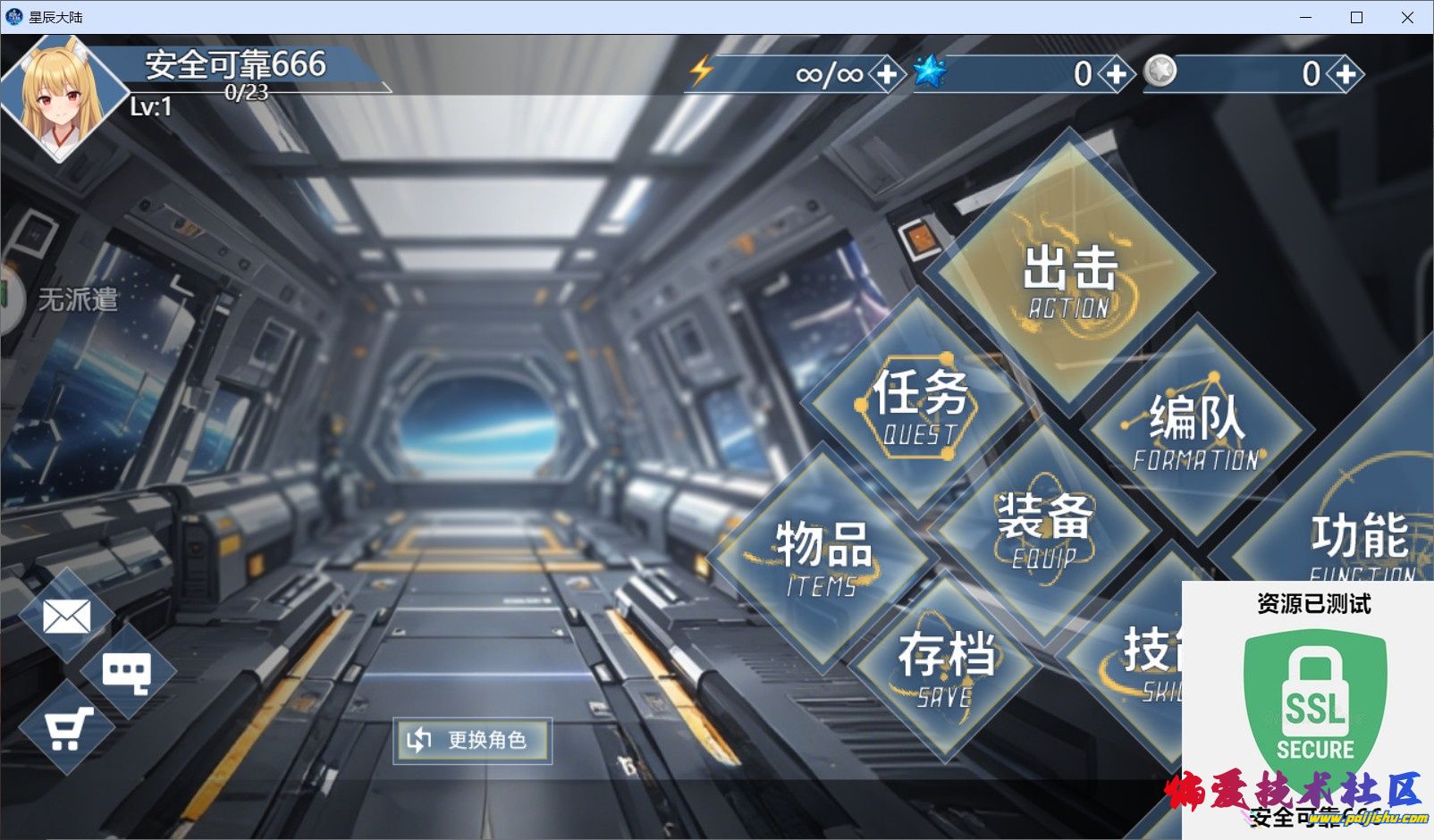Open the 出击 ACTION menu
The image size is (1434, 840).
pos(1069,273)
